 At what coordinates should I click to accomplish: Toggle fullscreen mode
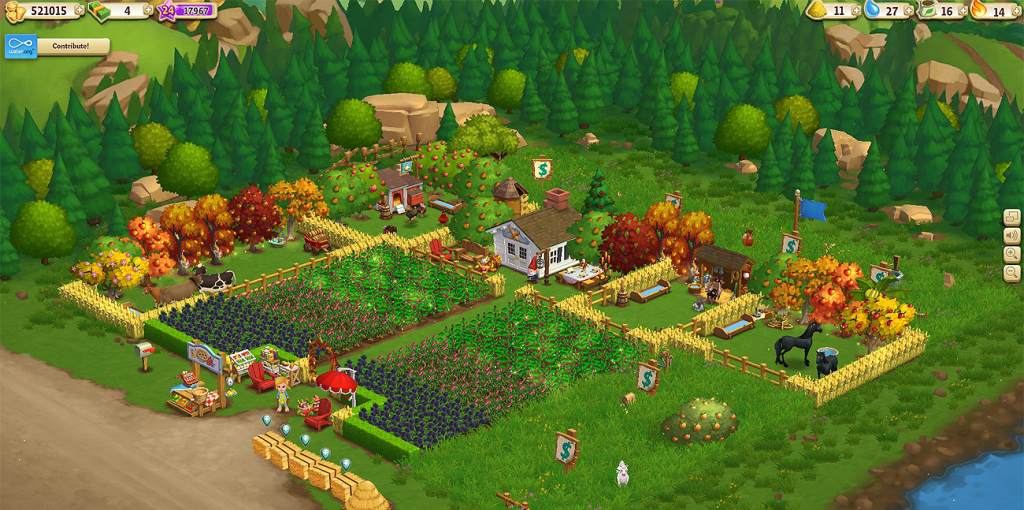pyautogui.click(x=1012, y=217)
